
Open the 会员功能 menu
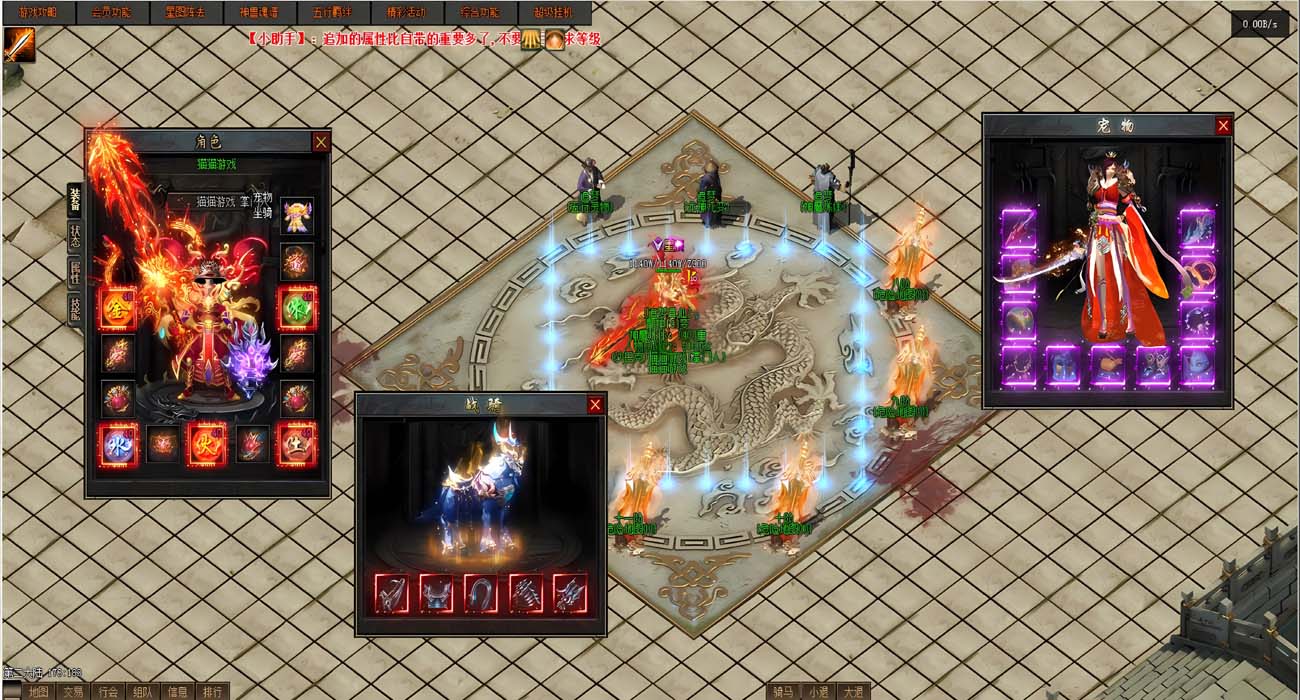[x=111, y=13]
